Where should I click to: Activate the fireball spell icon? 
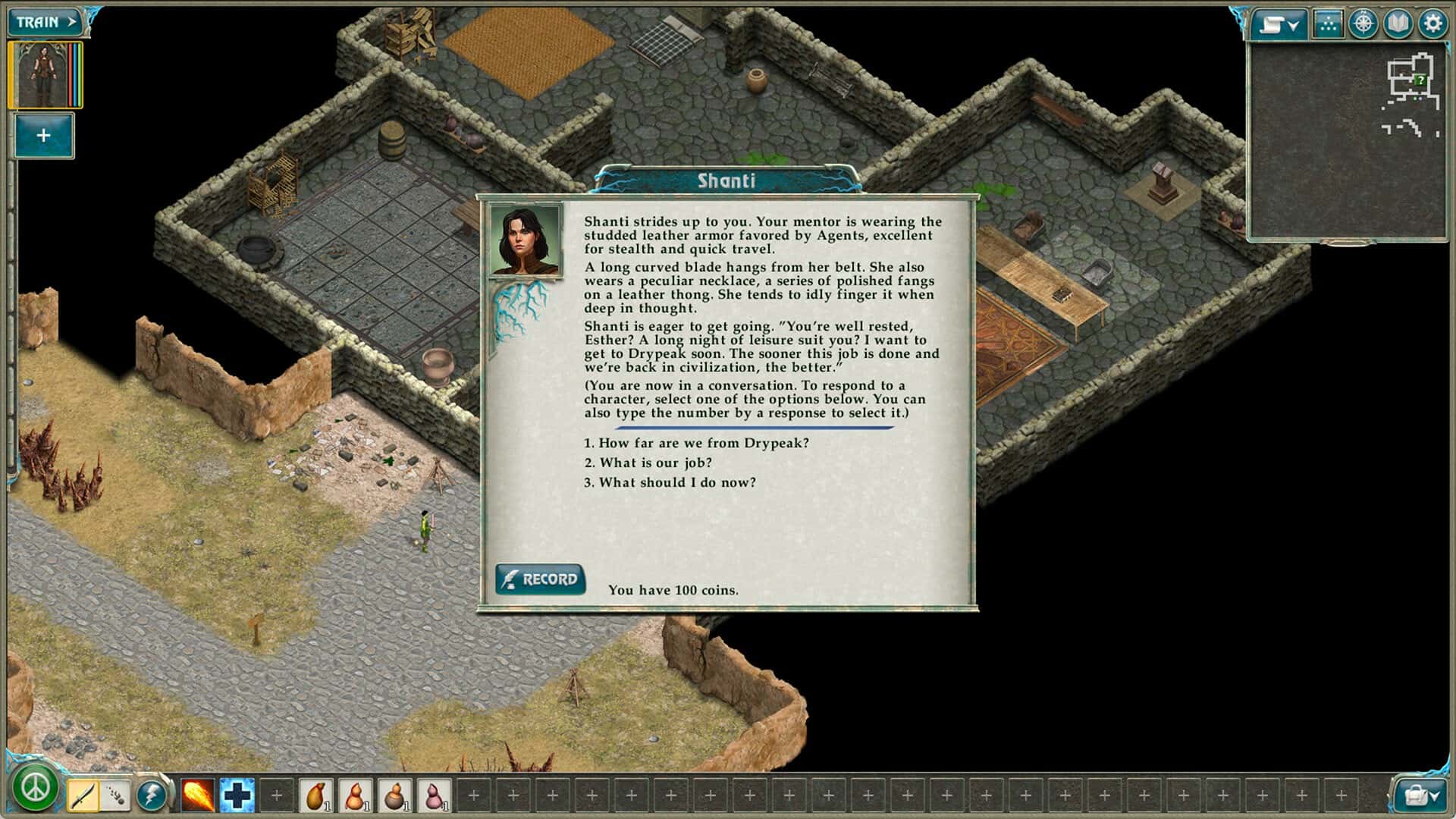click(x=198, y=795)
